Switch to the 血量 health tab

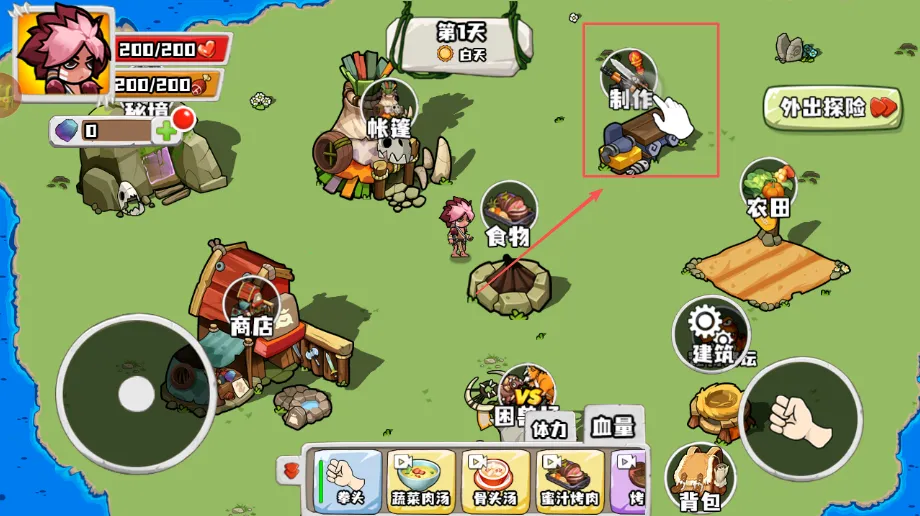click(612, 426)
